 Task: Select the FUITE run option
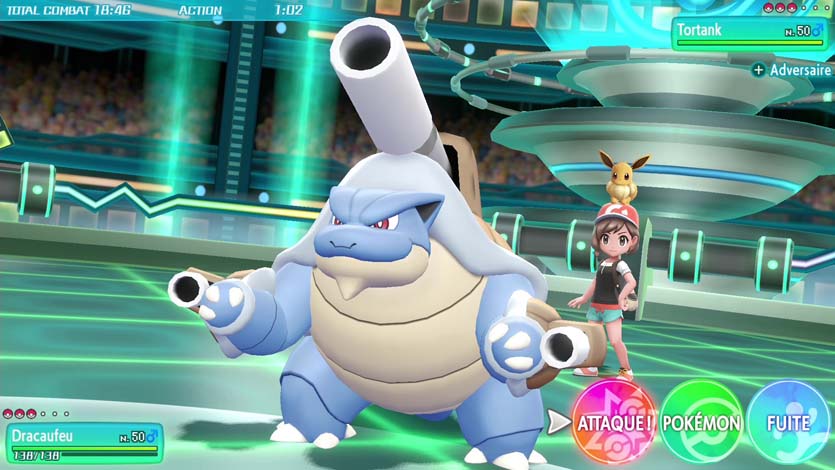(789, 423)
